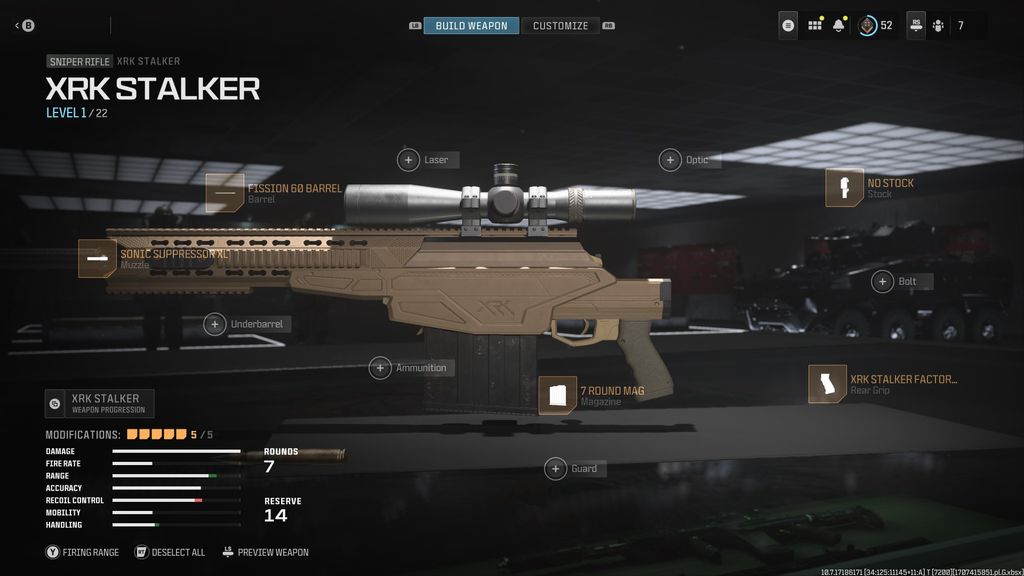Switch to the Build Weapon tab

pyautogui.click(x=471, y=25)
